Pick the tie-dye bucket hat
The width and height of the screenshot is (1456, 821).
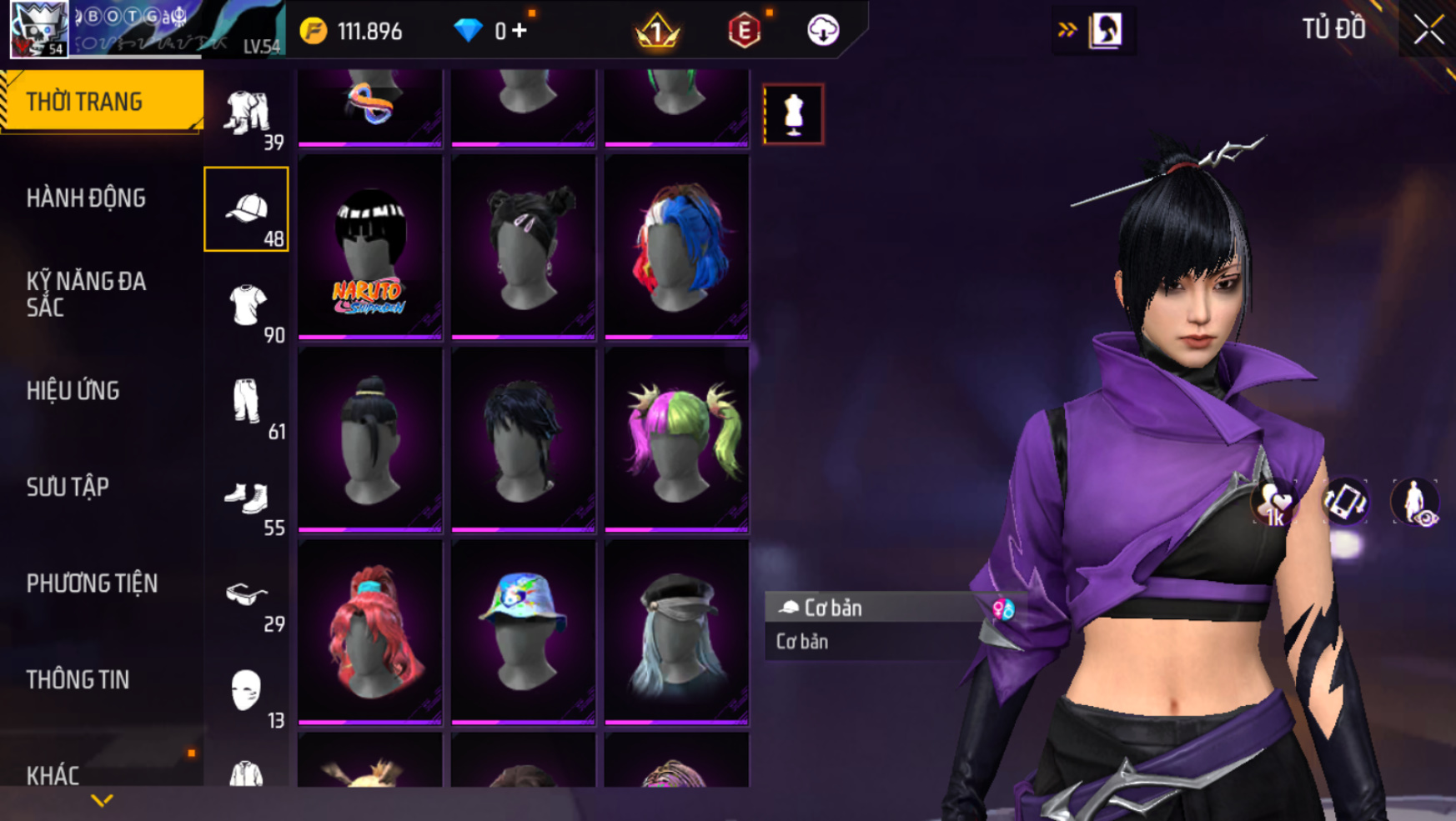click(523, 632)
